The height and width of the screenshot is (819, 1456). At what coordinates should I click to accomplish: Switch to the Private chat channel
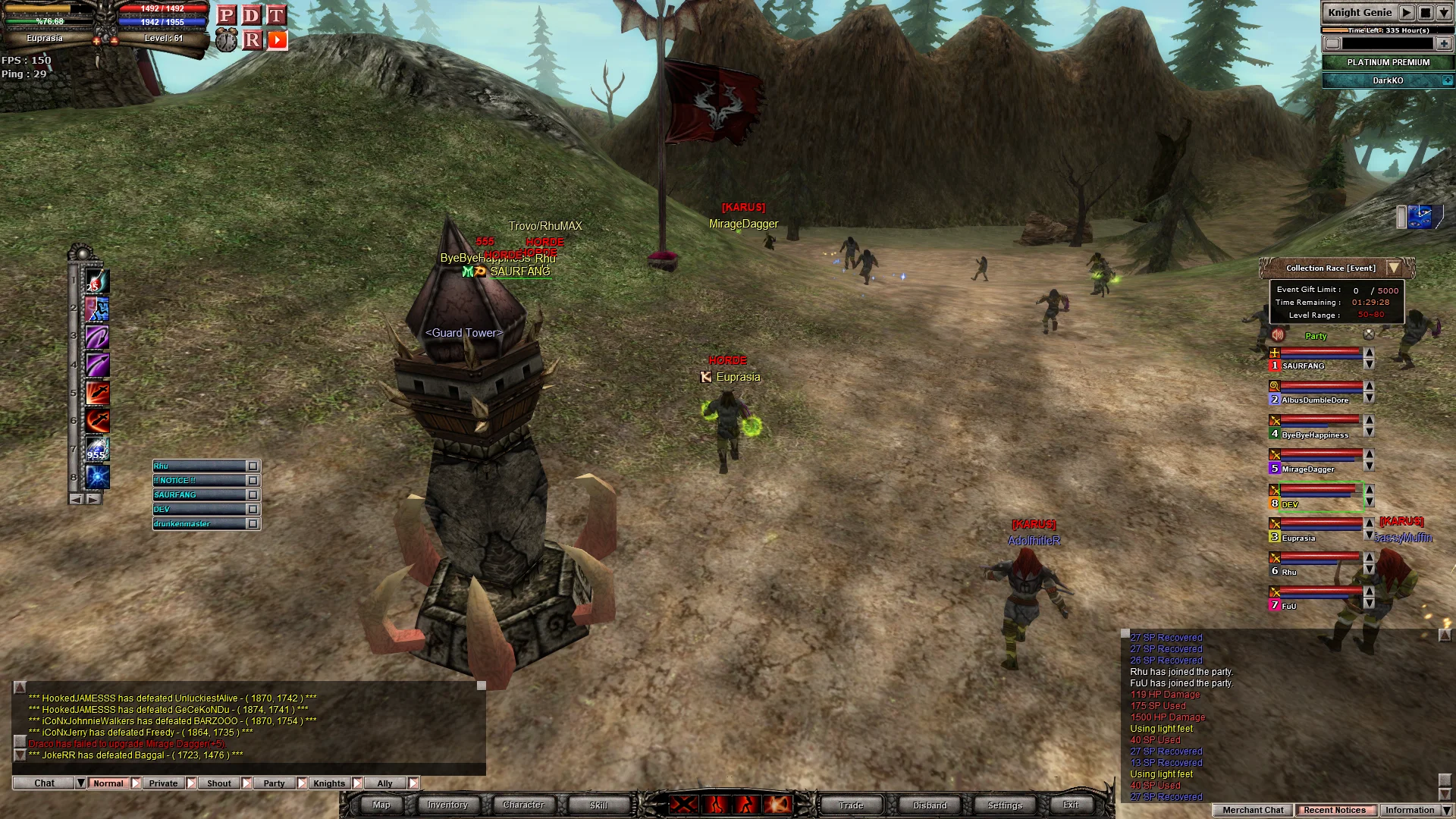coord(163,783)
